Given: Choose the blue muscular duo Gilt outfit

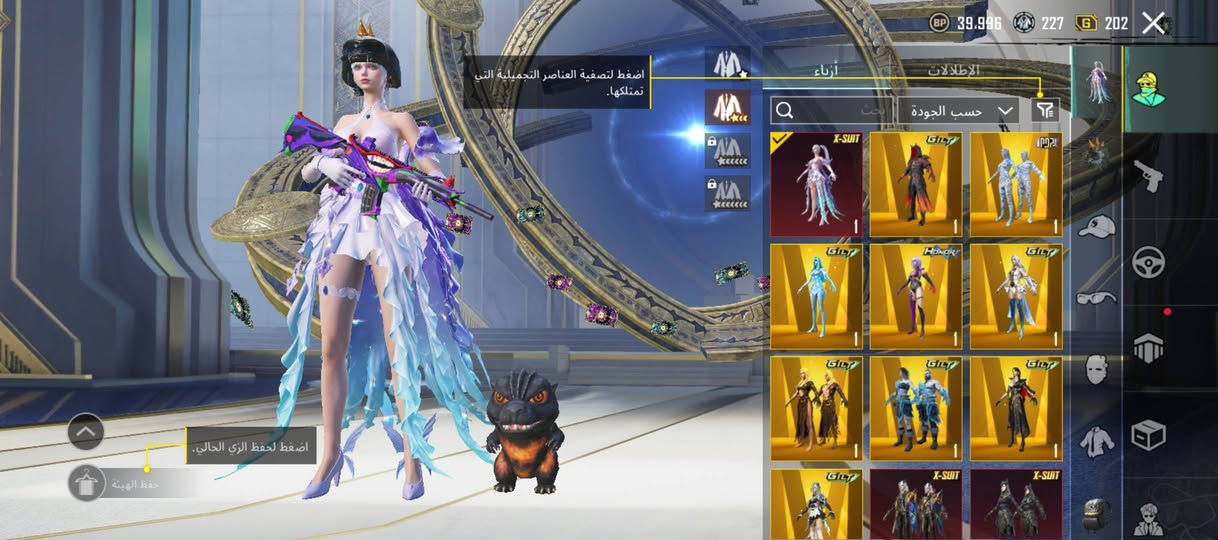Looking at the screenshot, I should (x=916, y=409).
